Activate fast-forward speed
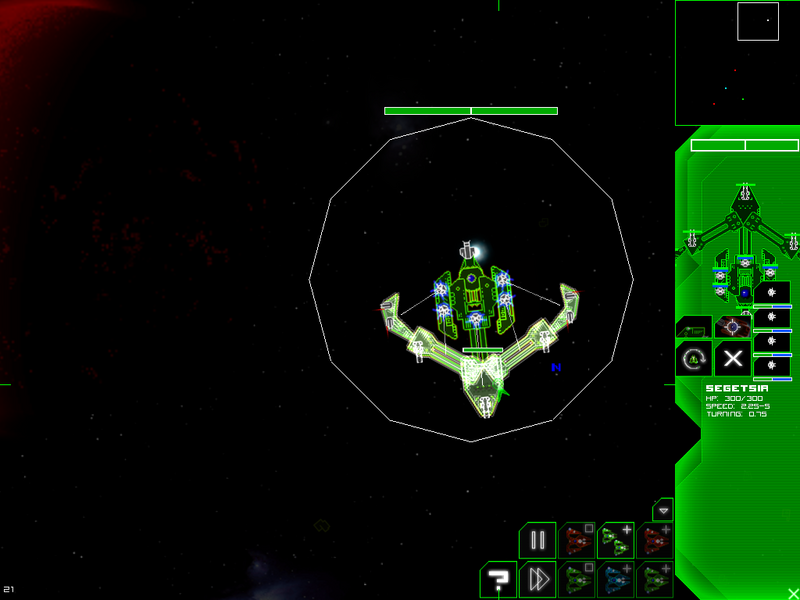Image resolution: width=800 pixels, height=600 pixels. [x=537, y=579]
